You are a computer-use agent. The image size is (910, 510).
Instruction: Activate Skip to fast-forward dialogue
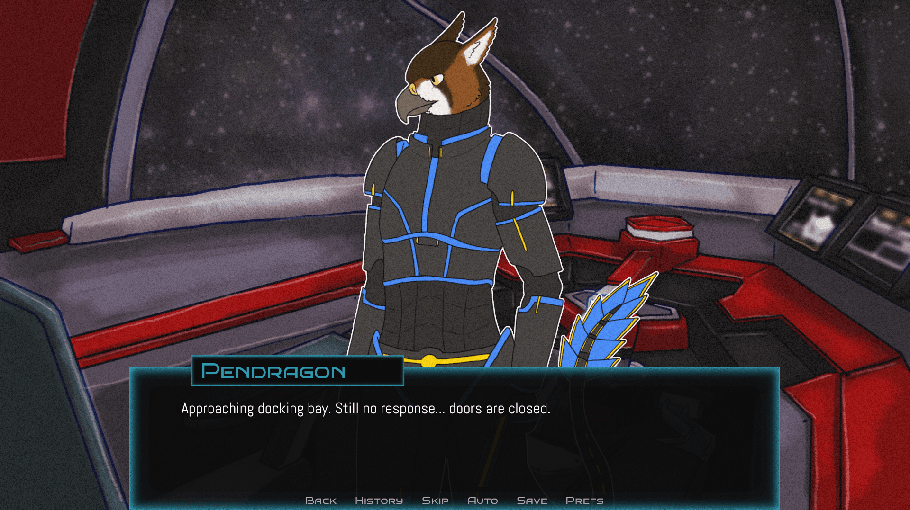[435, 500]
